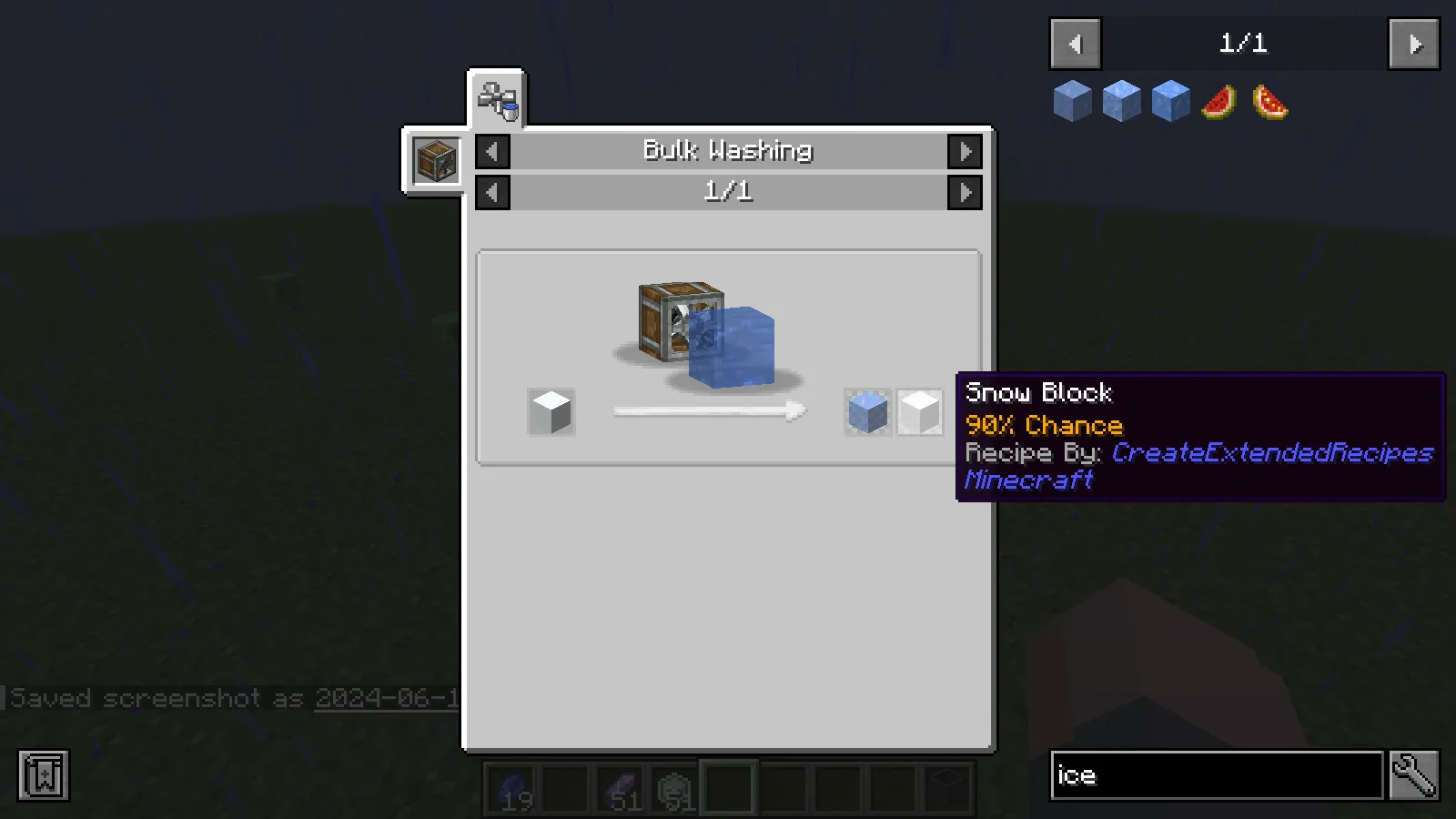Click the CreateExtendedRecipes link in the tooltip
Screen dimensions: 1456x819
(1270, 452)
